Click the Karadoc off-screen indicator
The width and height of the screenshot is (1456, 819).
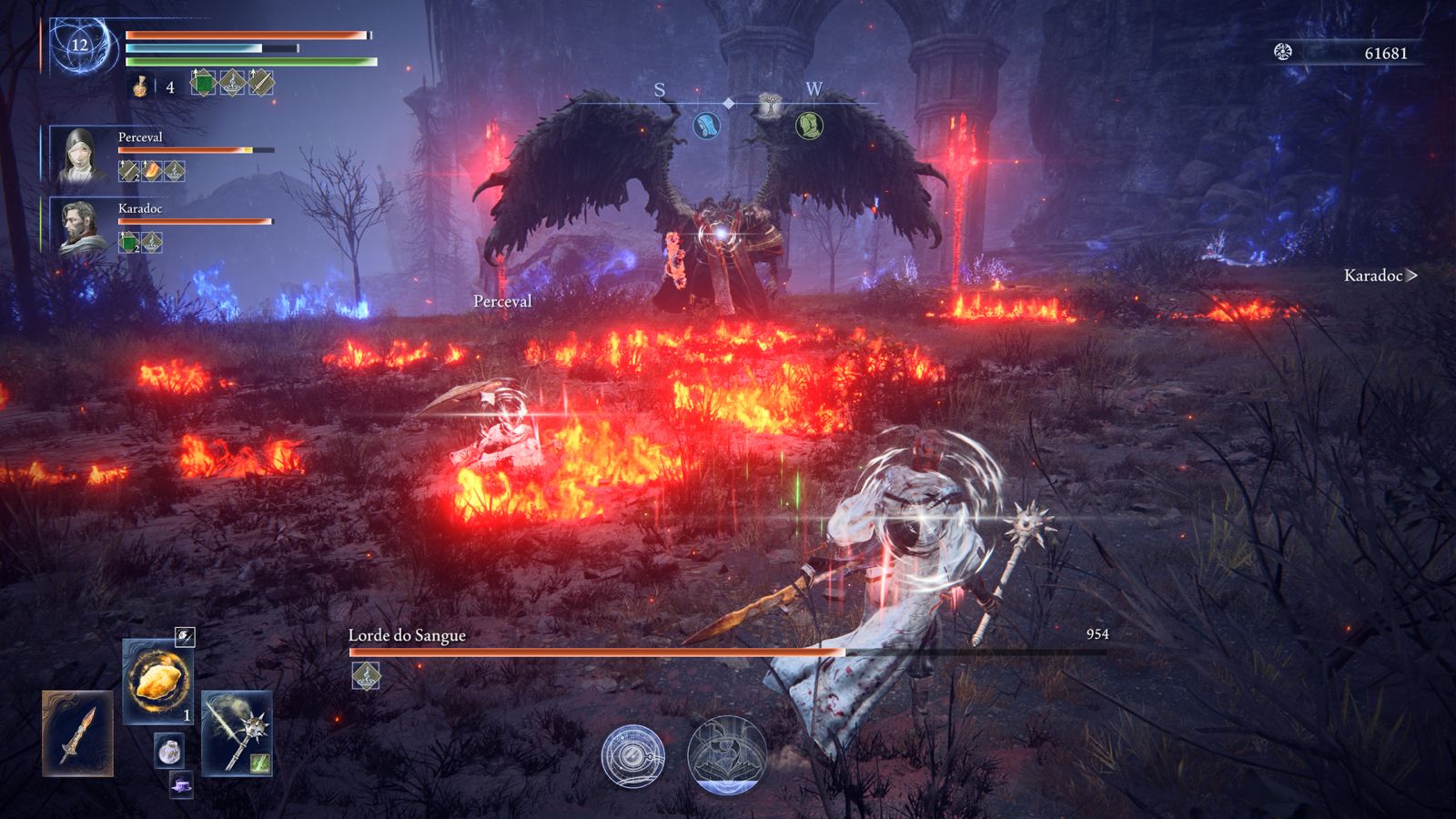click(x=1380, y=275)
